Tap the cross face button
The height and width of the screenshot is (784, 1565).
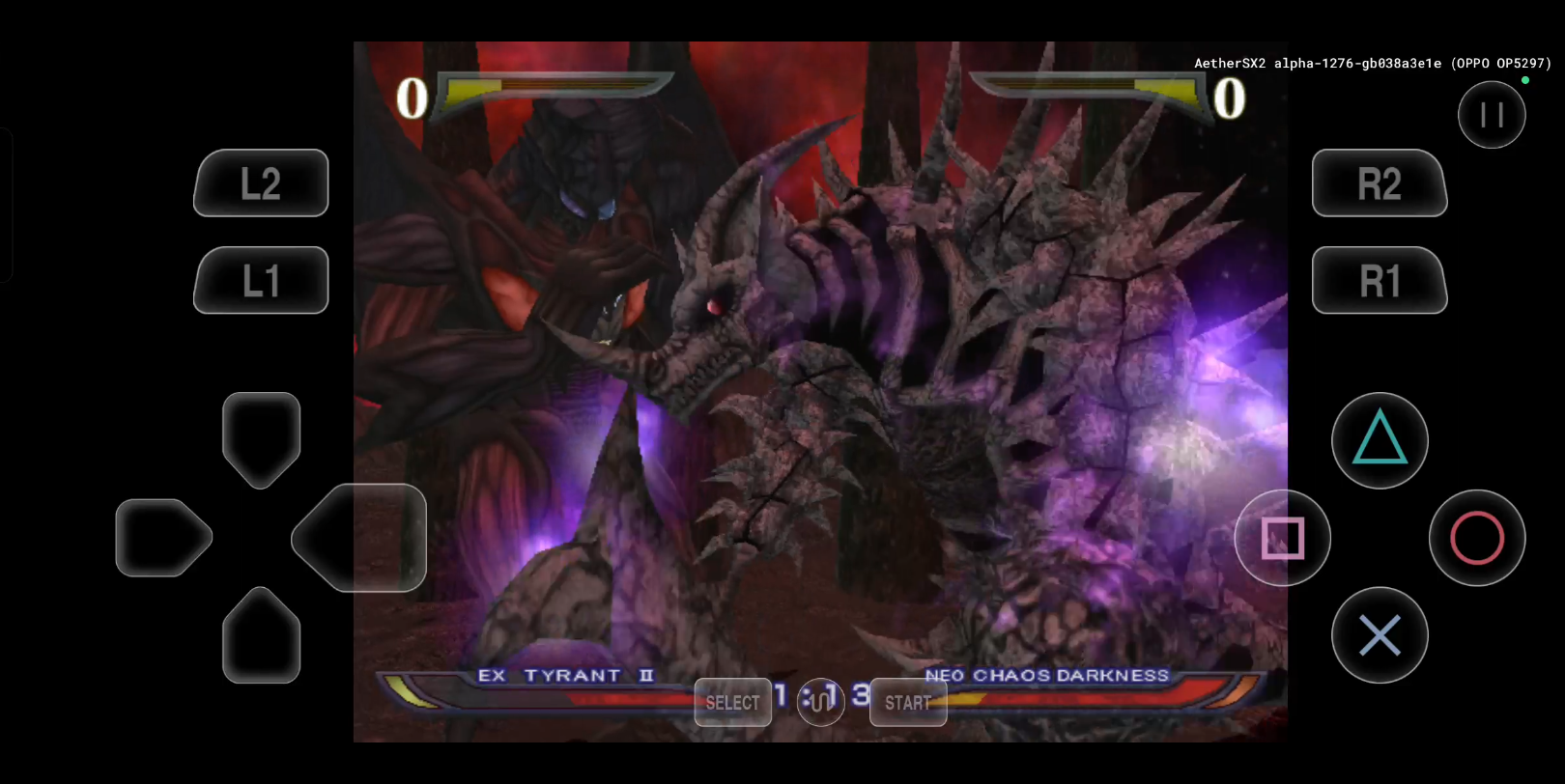1380,635
